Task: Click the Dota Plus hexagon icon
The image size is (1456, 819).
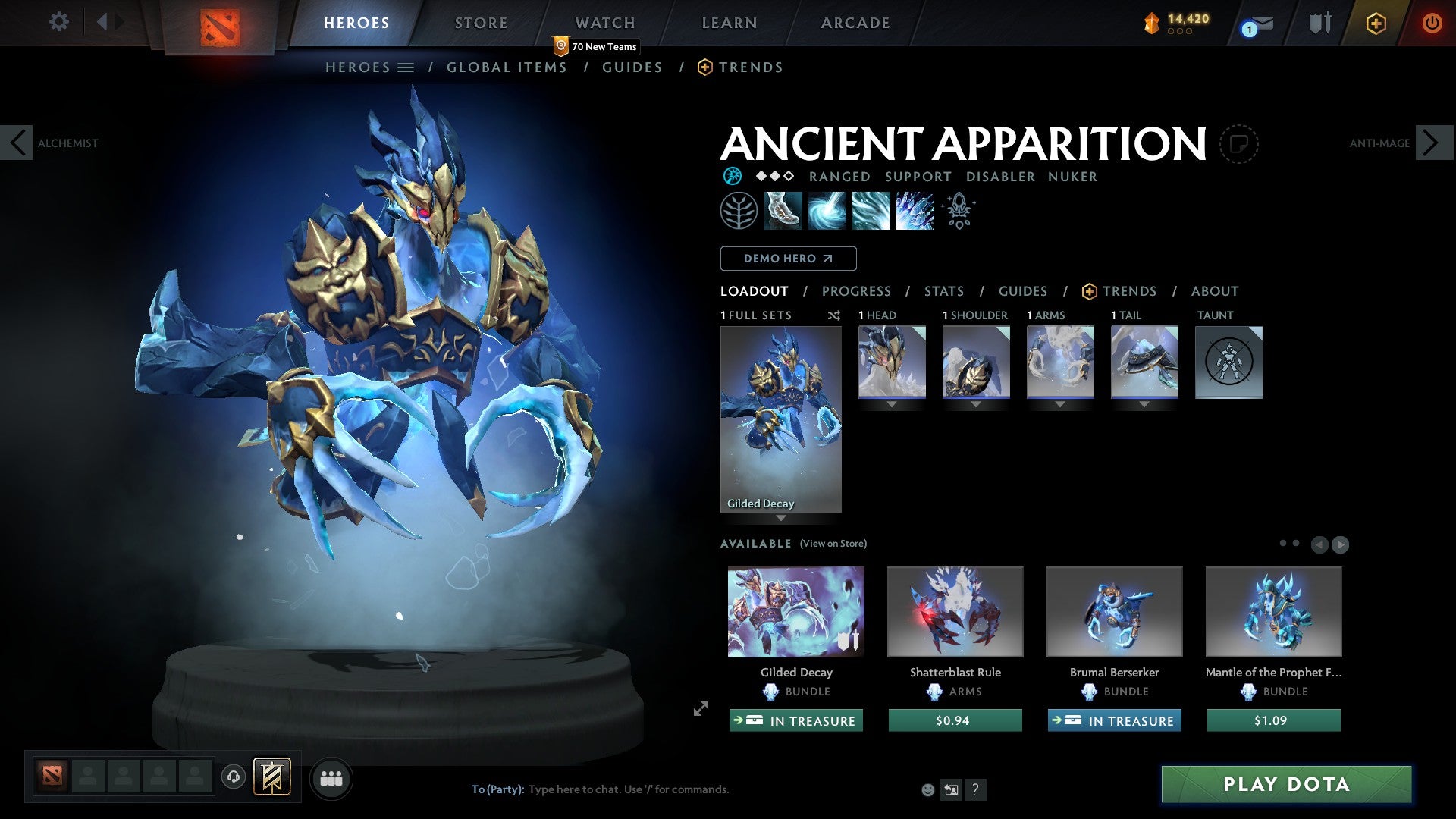Action: [x=1376, y=24]
